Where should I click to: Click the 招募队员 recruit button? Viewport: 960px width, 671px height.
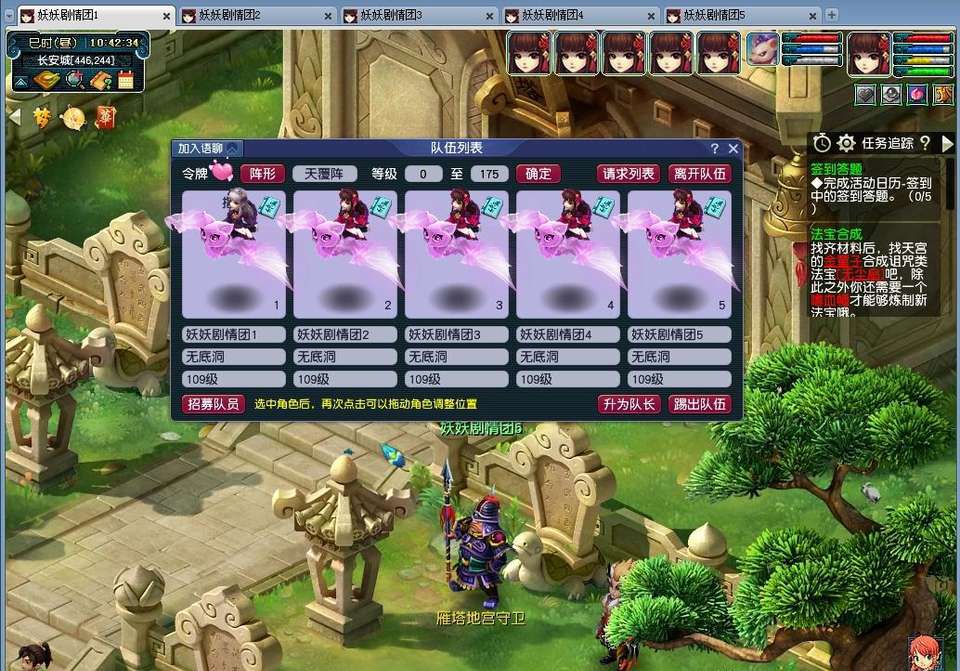click(x=213, y=404)
